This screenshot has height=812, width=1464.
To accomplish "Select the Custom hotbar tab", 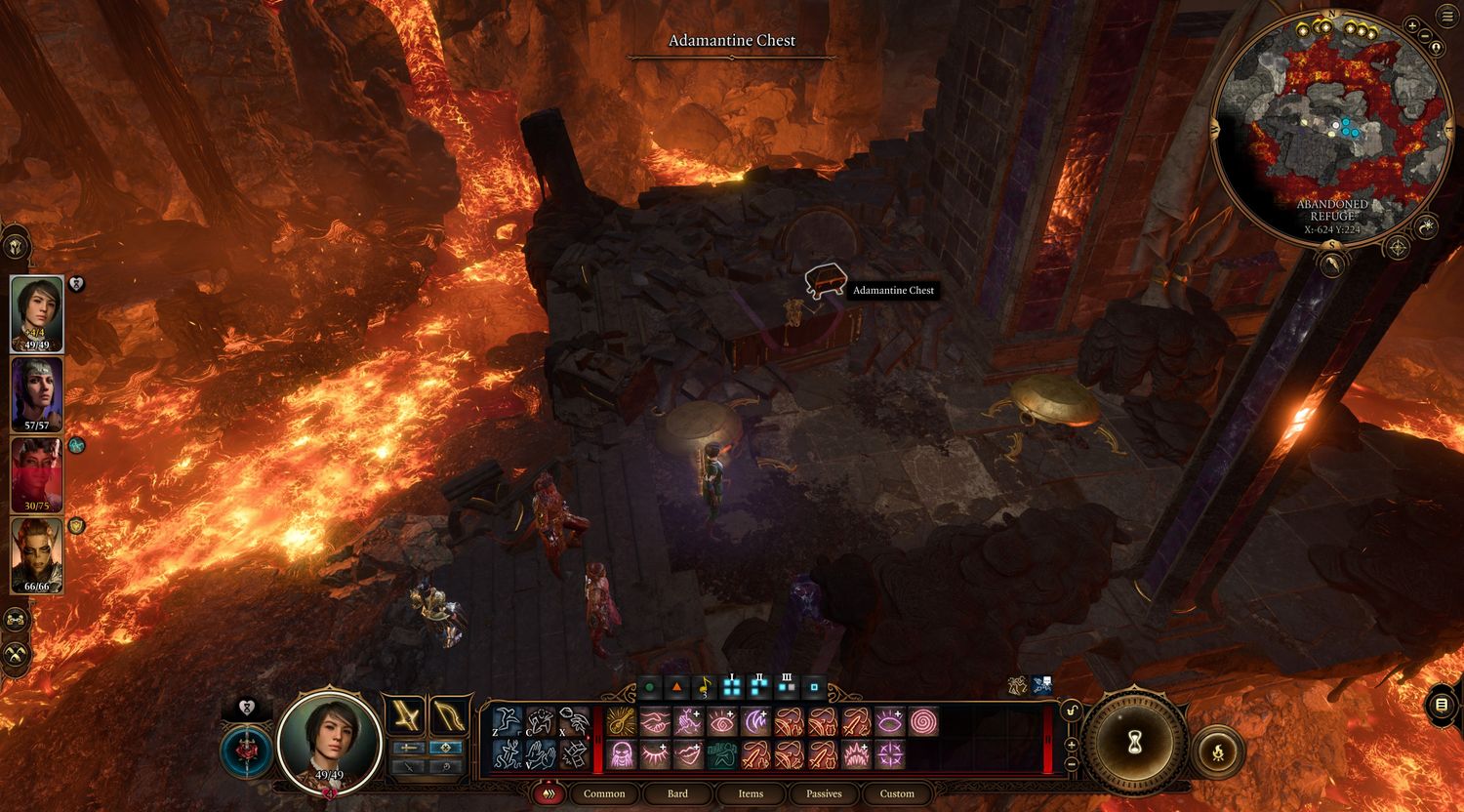I will [x=897, y=793].
